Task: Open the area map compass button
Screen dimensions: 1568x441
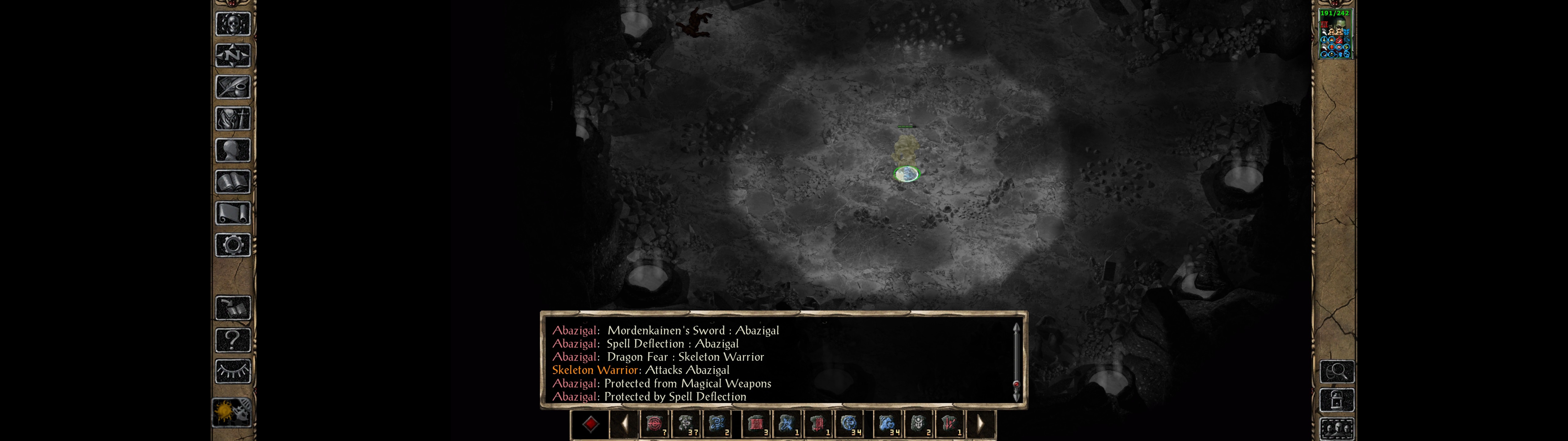Action: coord(232,55)
